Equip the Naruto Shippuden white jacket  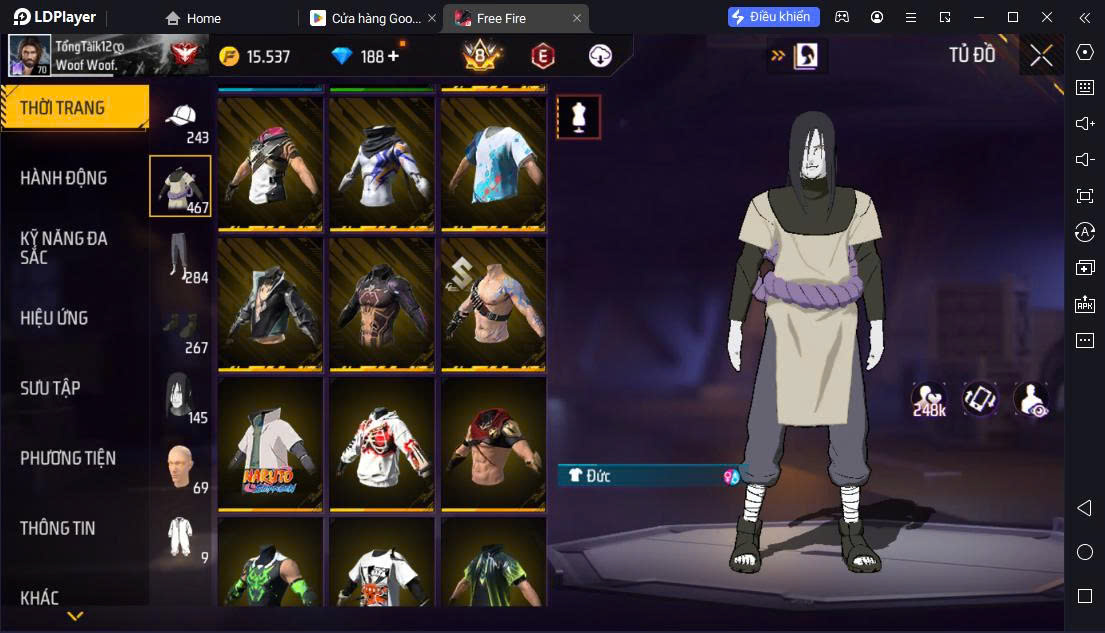click(270, 444)
